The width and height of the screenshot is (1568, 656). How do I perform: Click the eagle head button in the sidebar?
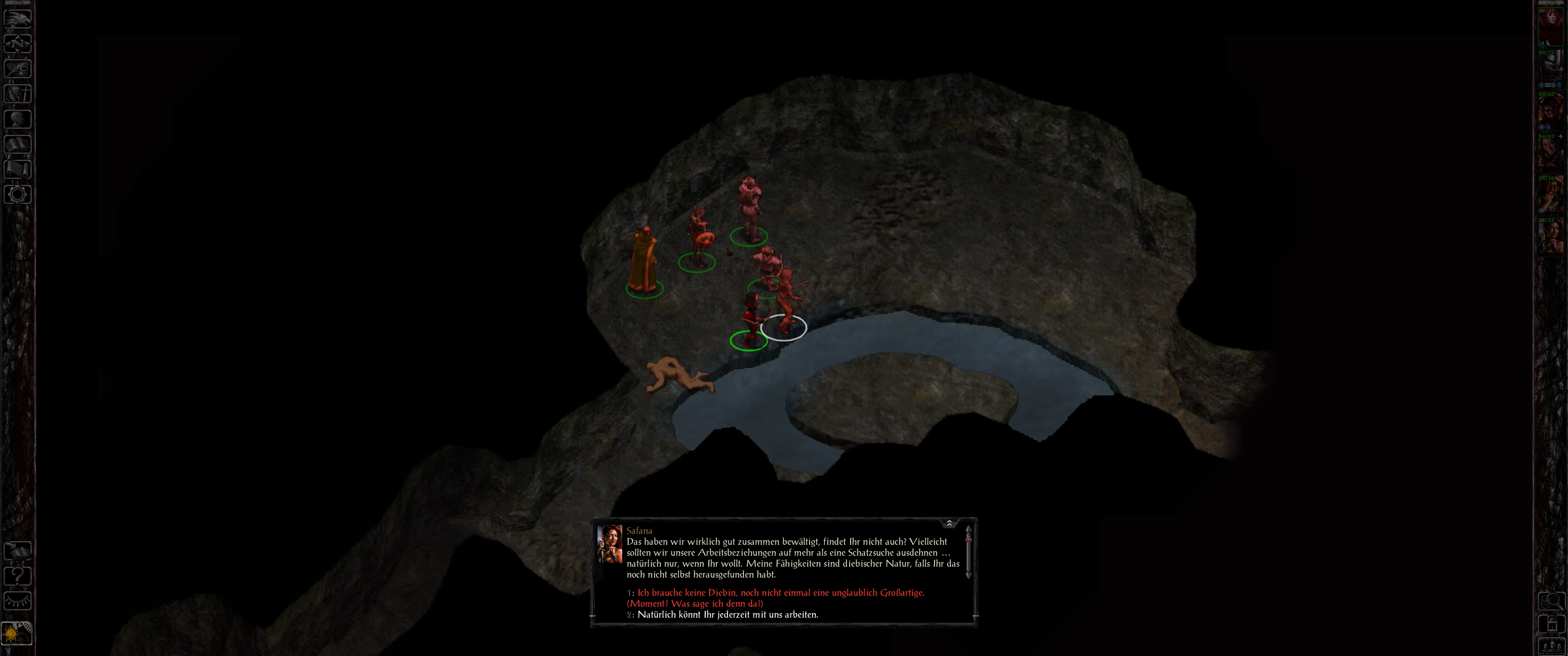coord(18,19)
